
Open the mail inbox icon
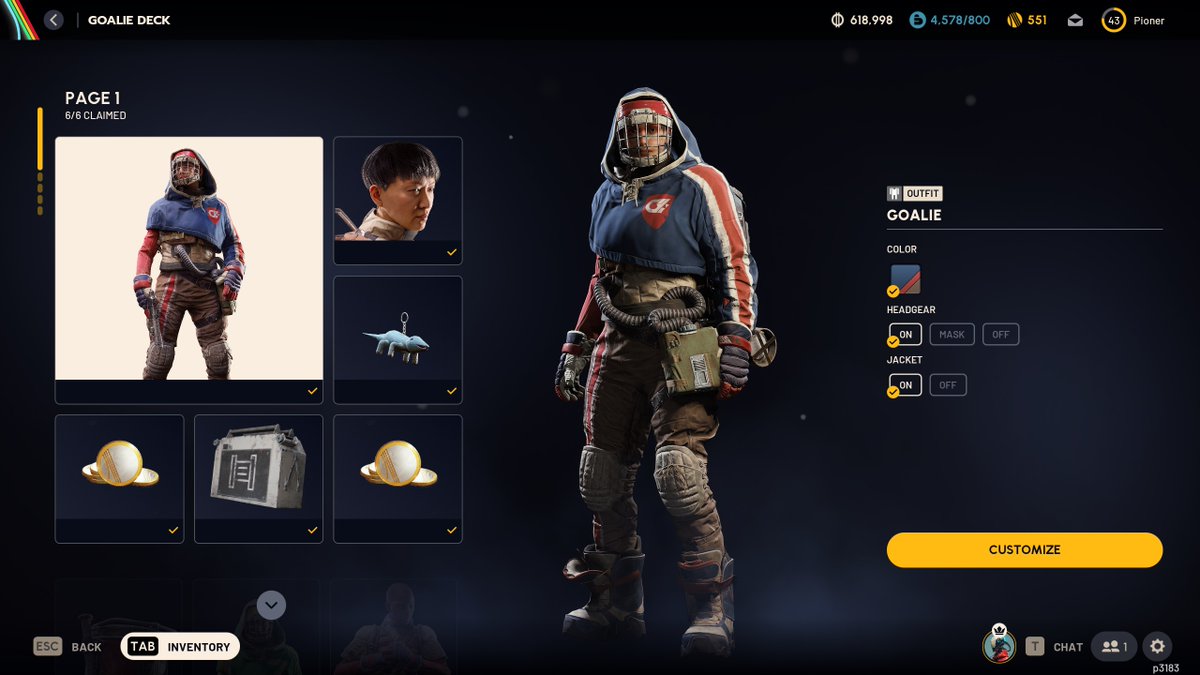pyautogui.click(x=1075, y=20)
